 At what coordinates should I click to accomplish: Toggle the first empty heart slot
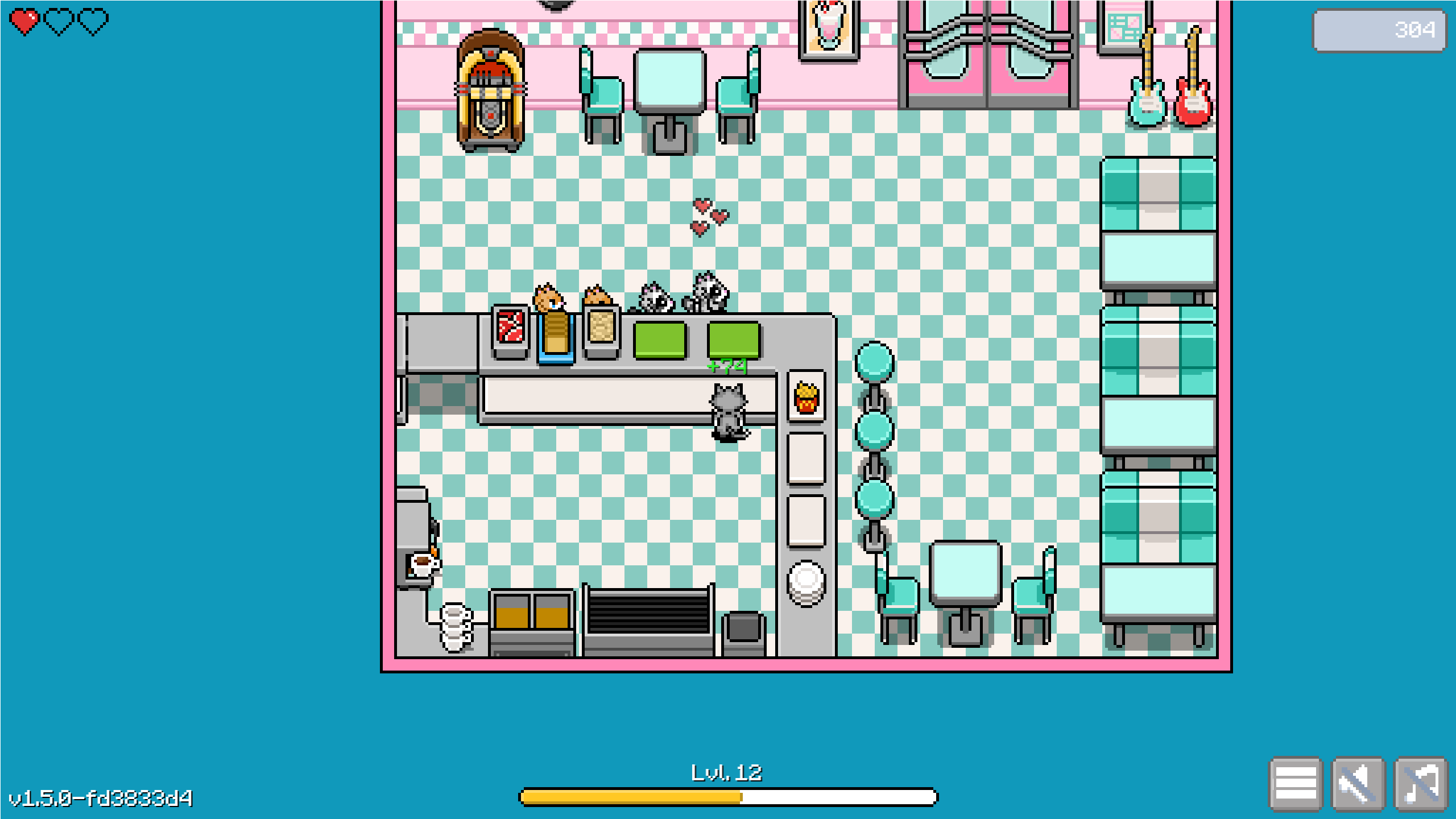pyautogui.click(x=59, y=22)
